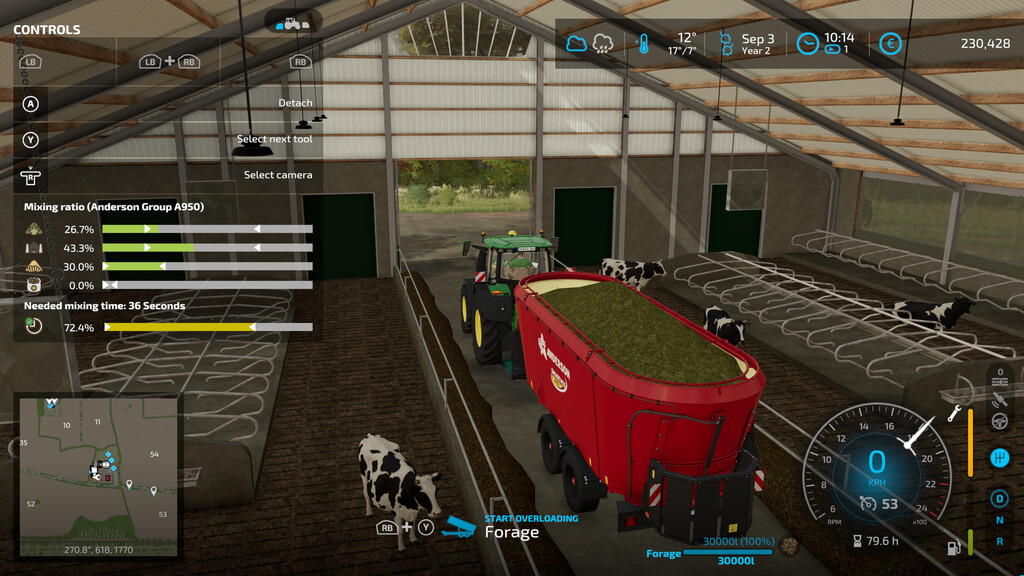1024x576 pixels.
Task: Start overloading Forage via trailer icon
Action: 459,526
